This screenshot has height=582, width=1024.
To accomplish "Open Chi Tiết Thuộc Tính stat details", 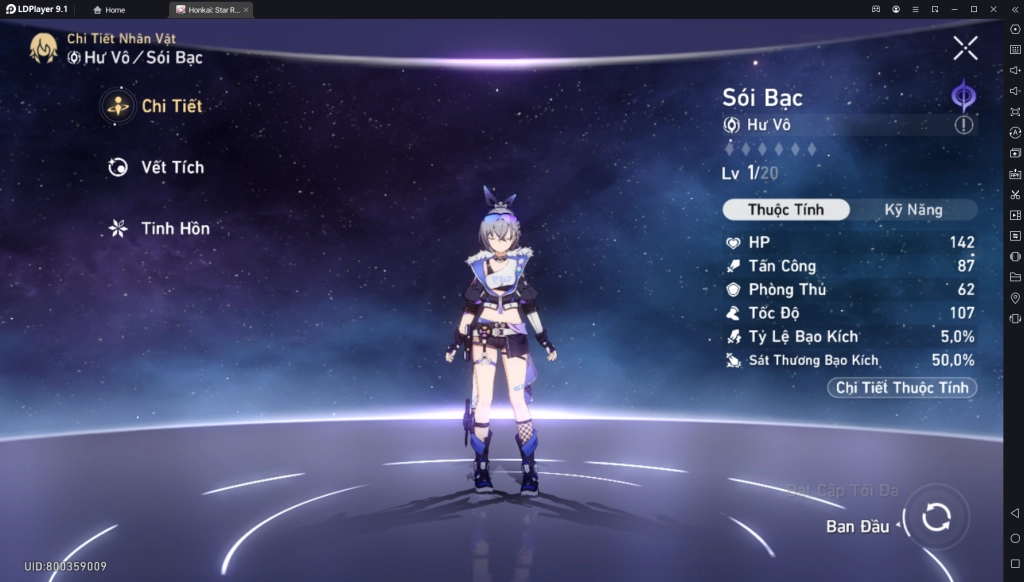I will click(x=902, y=388).
